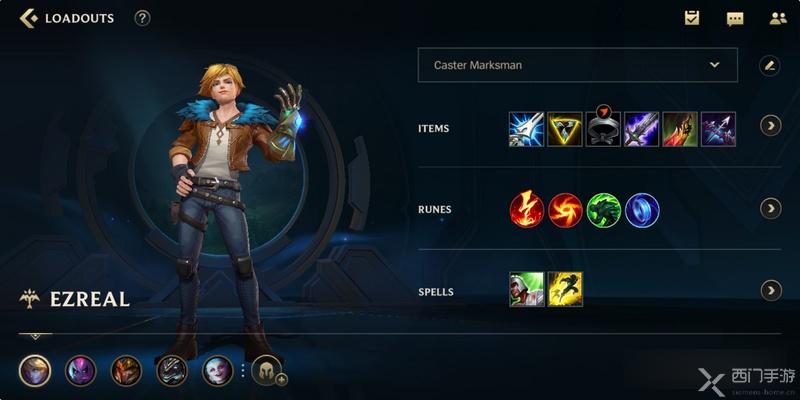The image size is (800, 400).
Task: Select the yellow triangle Trinity Force item
Action: (564, 129)
